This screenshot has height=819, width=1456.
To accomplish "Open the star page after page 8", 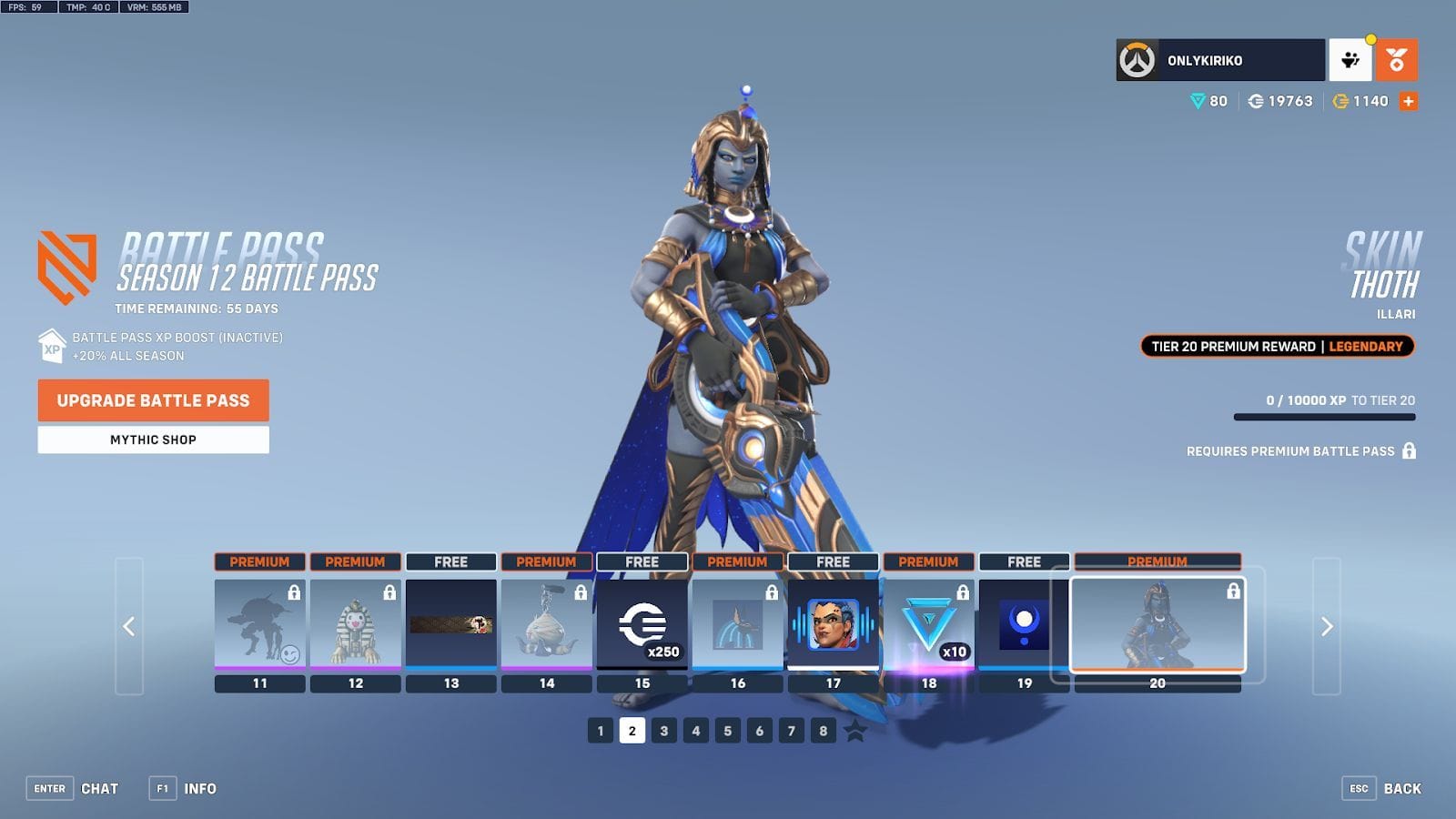I will click(855, 729).
